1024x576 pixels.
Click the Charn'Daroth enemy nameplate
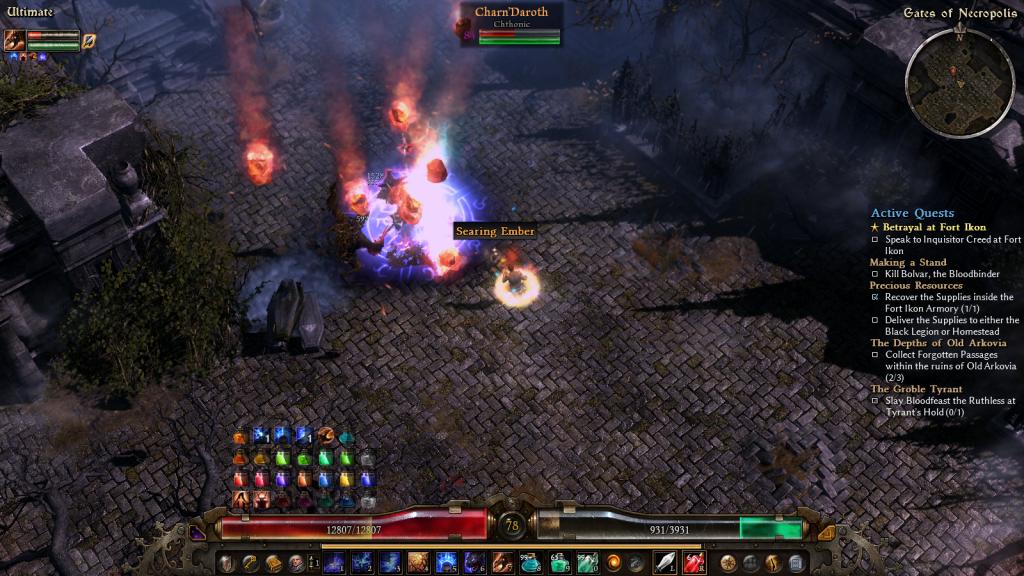(511, 13)
